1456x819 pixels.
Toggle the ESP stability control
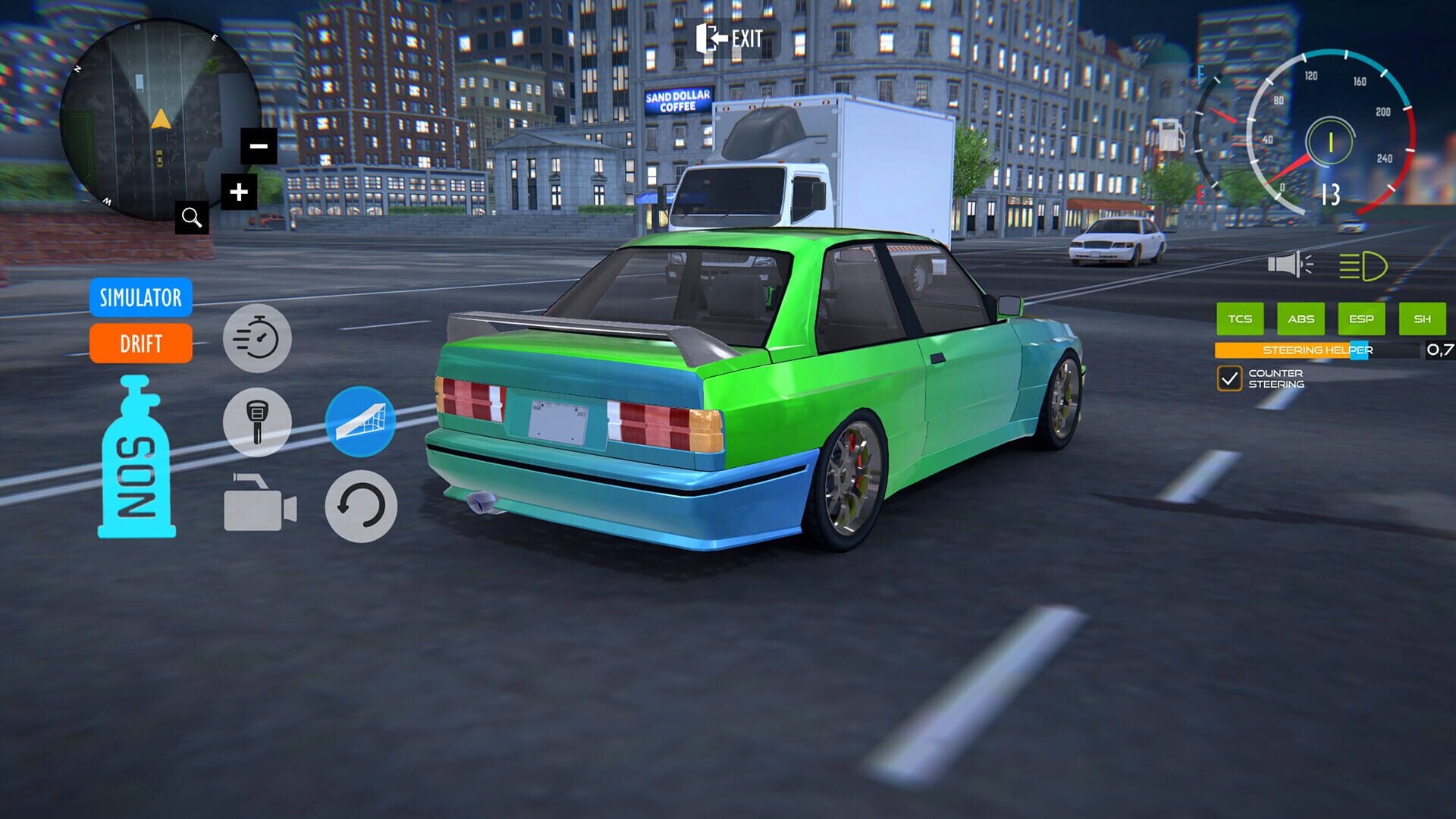tap(1362, 319)
